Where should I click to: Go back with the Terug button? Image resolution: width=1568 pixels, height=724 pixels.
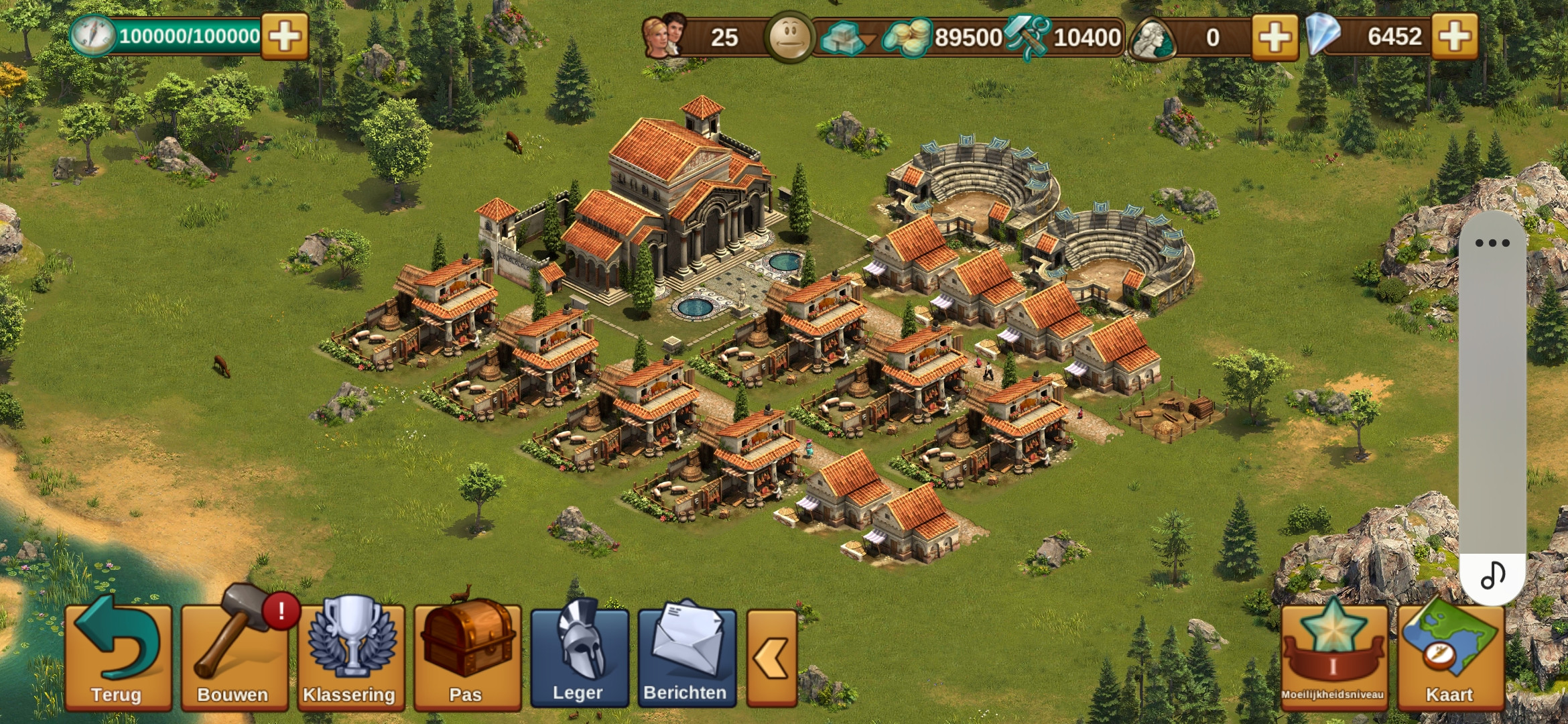coord(118,656)
